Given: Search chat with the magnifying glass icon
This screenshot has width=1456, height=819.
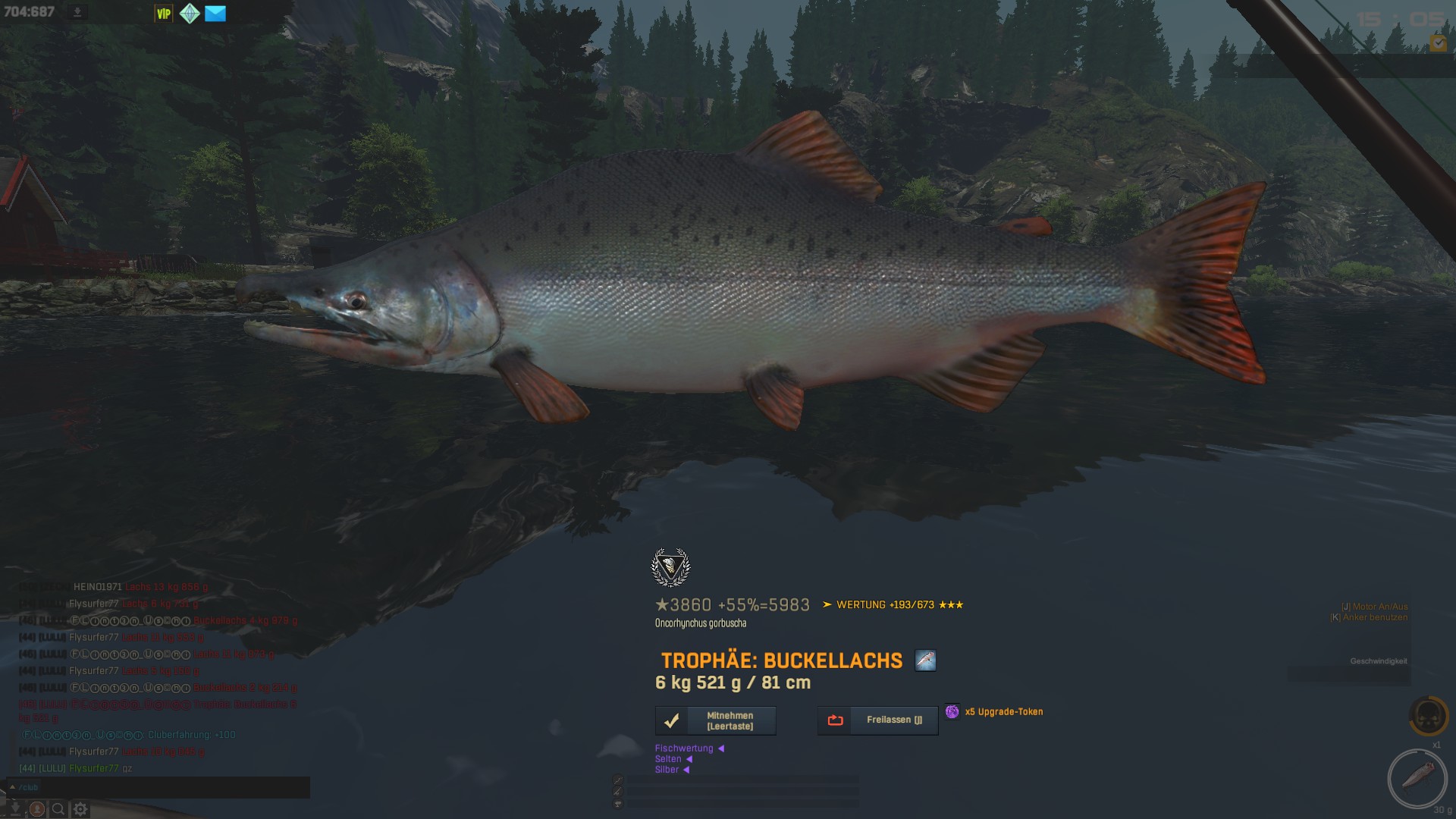Looking at the screenshot, I should tap(58, 809).
